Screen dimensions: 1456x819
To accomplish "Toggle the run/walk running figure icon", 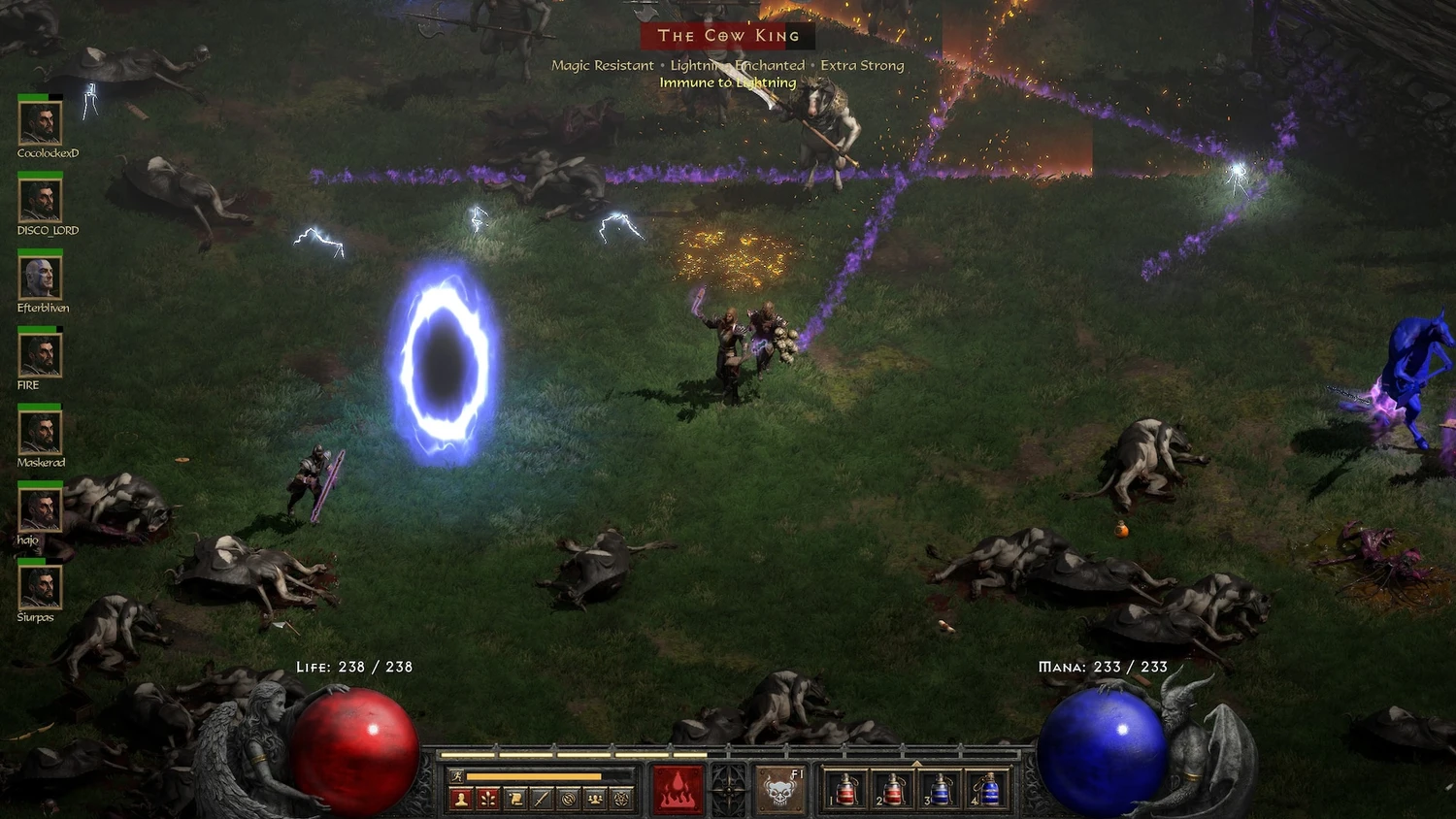I will point(456,776).
